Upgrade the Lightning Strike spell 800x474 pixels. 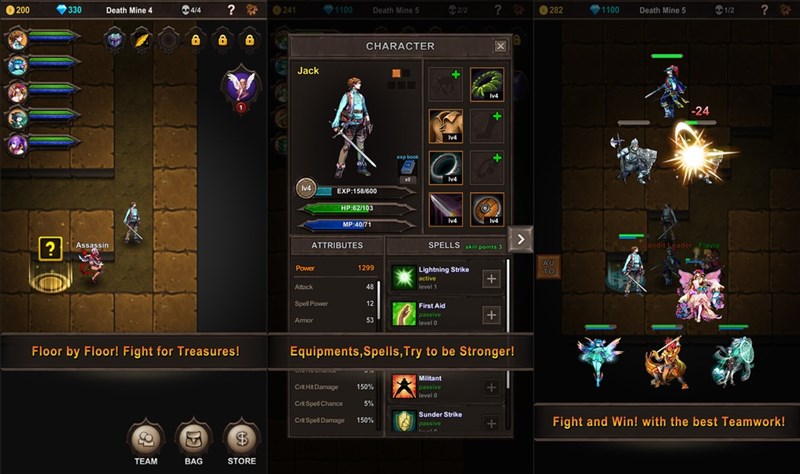pos(491,279)
